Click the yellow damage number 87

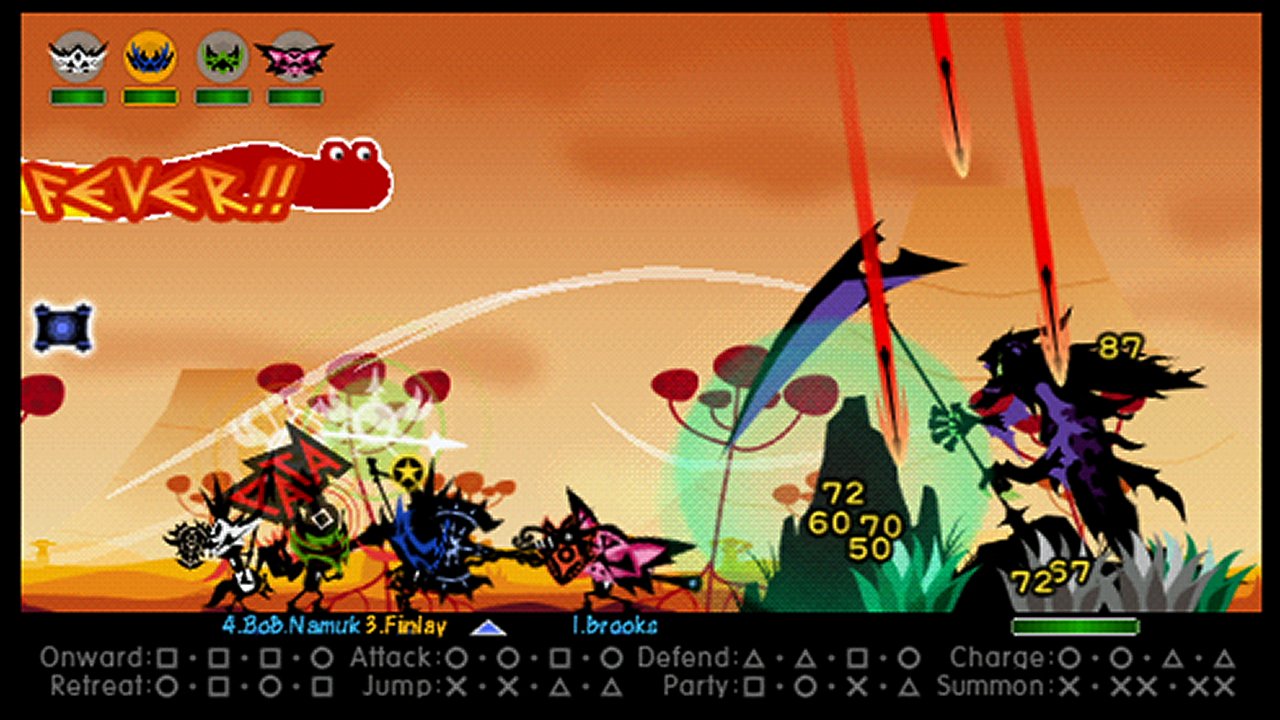click(1122, 346)
